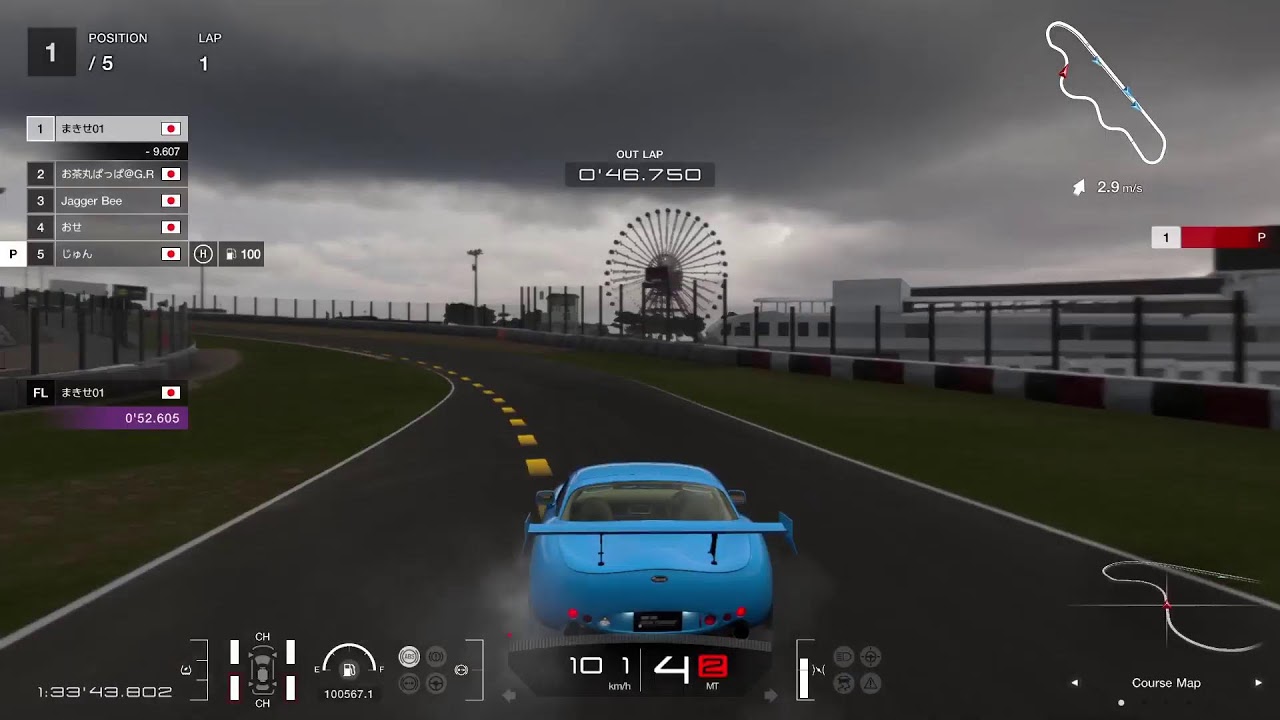
Task: Select まきせ01 in the first-place leaderboard row
Action: [107, 129]
